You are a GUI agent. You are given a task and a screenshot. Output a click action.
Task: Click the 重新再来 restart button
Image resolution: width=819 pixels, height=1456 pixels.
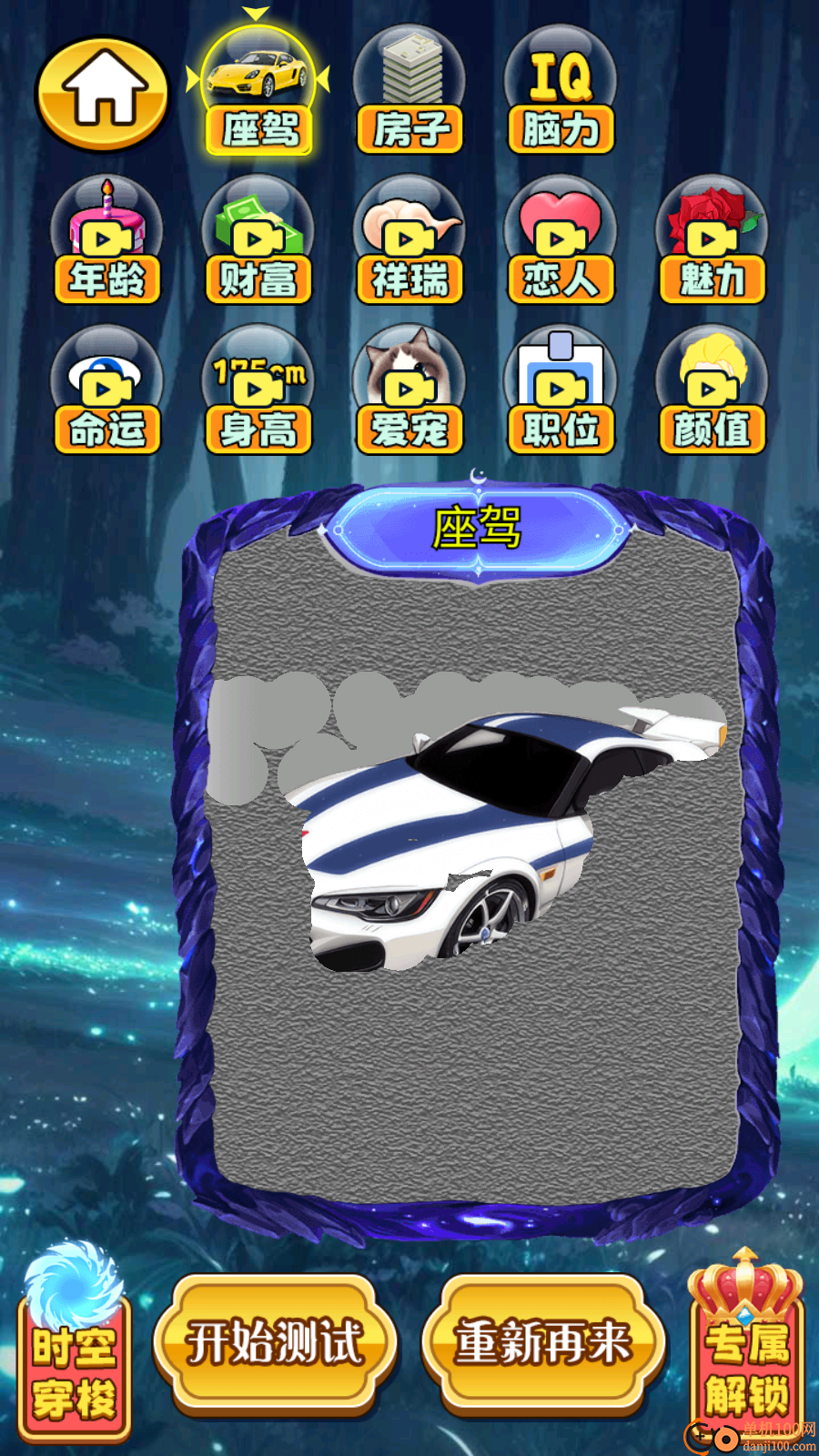click(543, 1343)
